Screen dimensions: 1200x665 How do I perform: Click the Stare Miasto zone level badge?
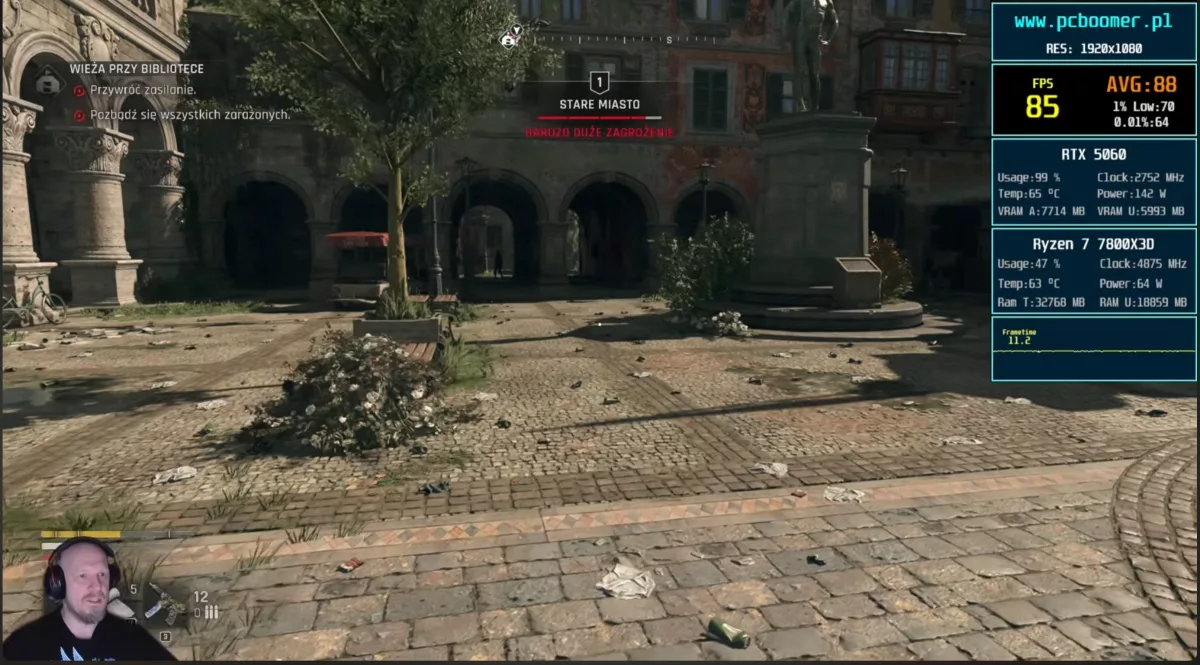point(599,83)
